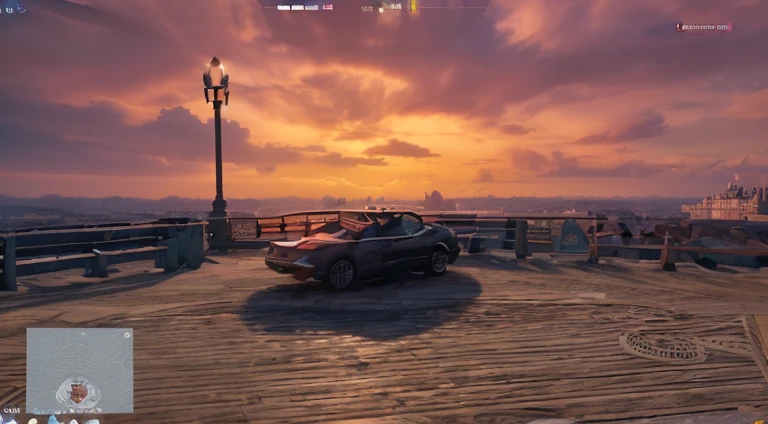The image size is (768, 424).
Task: Select the player marker on the minimap
Action: coord(78,391)
